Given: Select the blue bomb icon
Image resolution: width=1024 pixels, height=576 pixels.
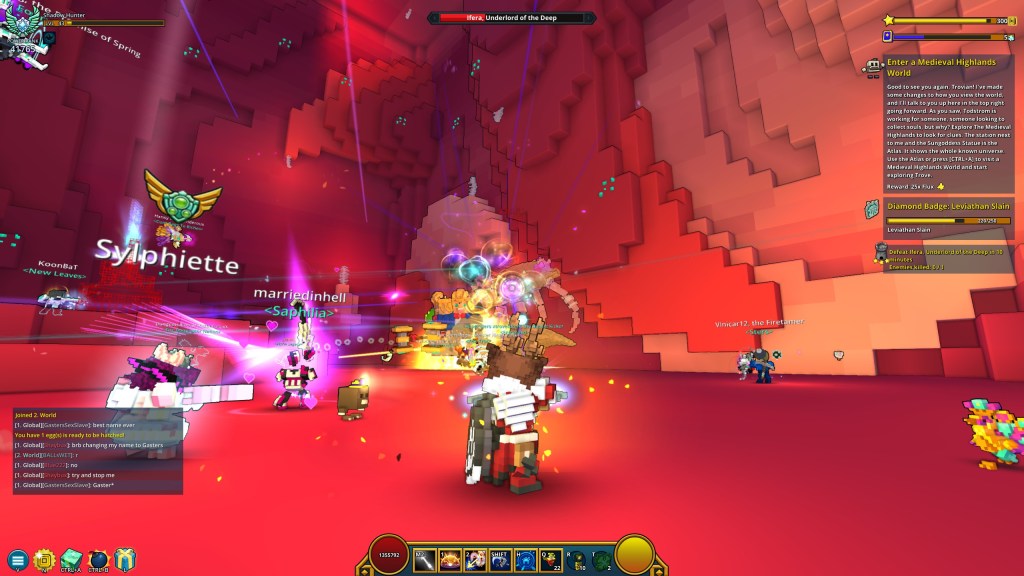Looking at the screenshot, I should (x=98, y=560).
